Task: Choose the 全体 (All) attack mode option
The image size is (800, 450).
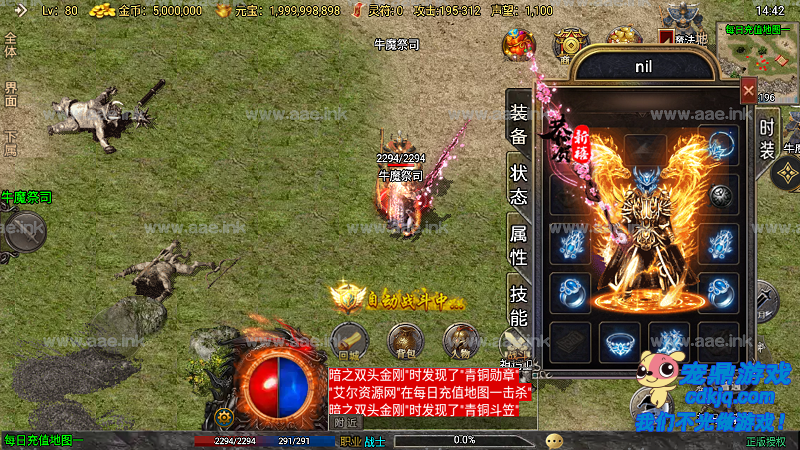Action: point(10,45)
